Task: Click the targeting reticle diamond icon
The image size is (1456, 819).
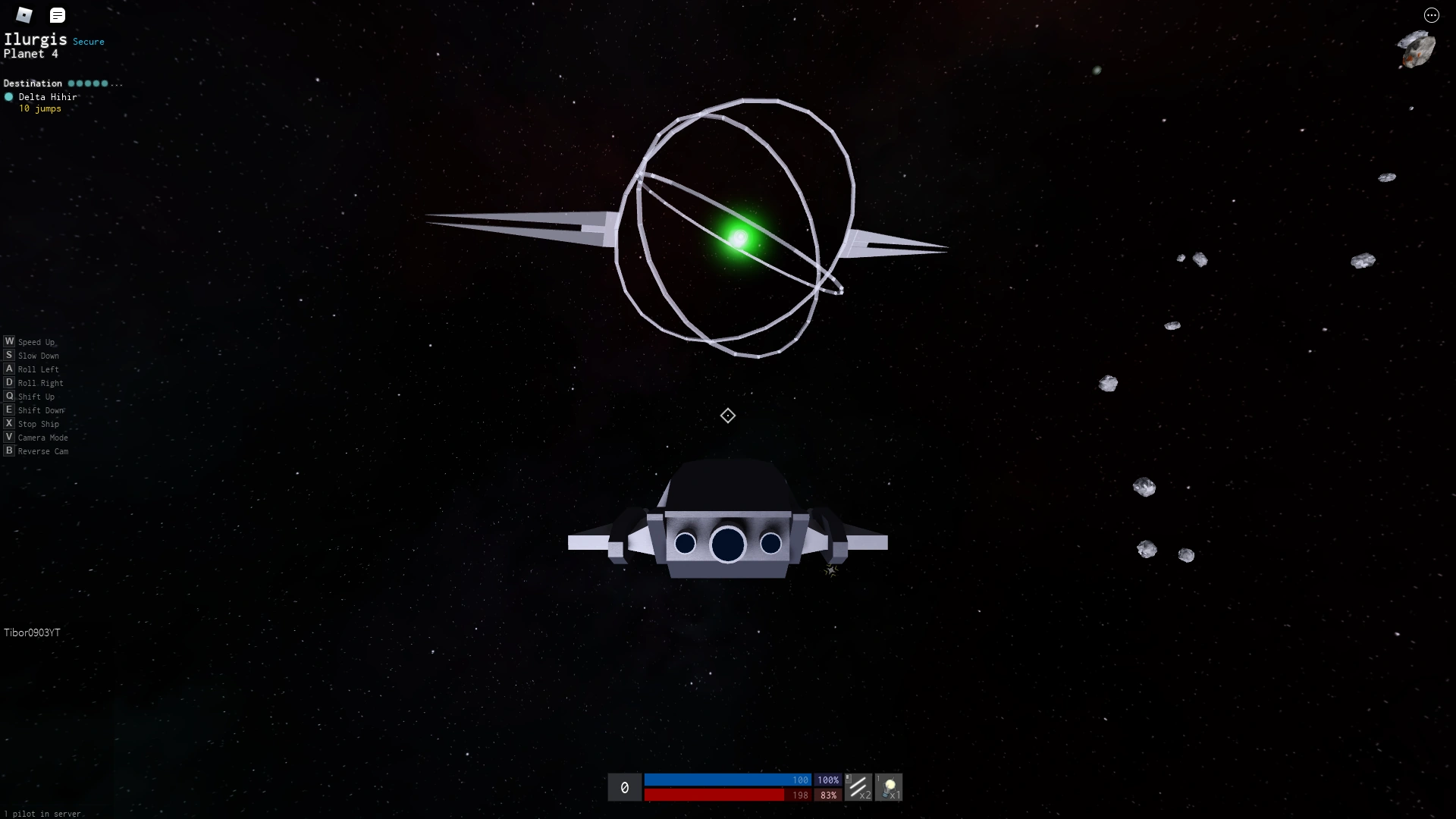Action: [x=727, y=415]
